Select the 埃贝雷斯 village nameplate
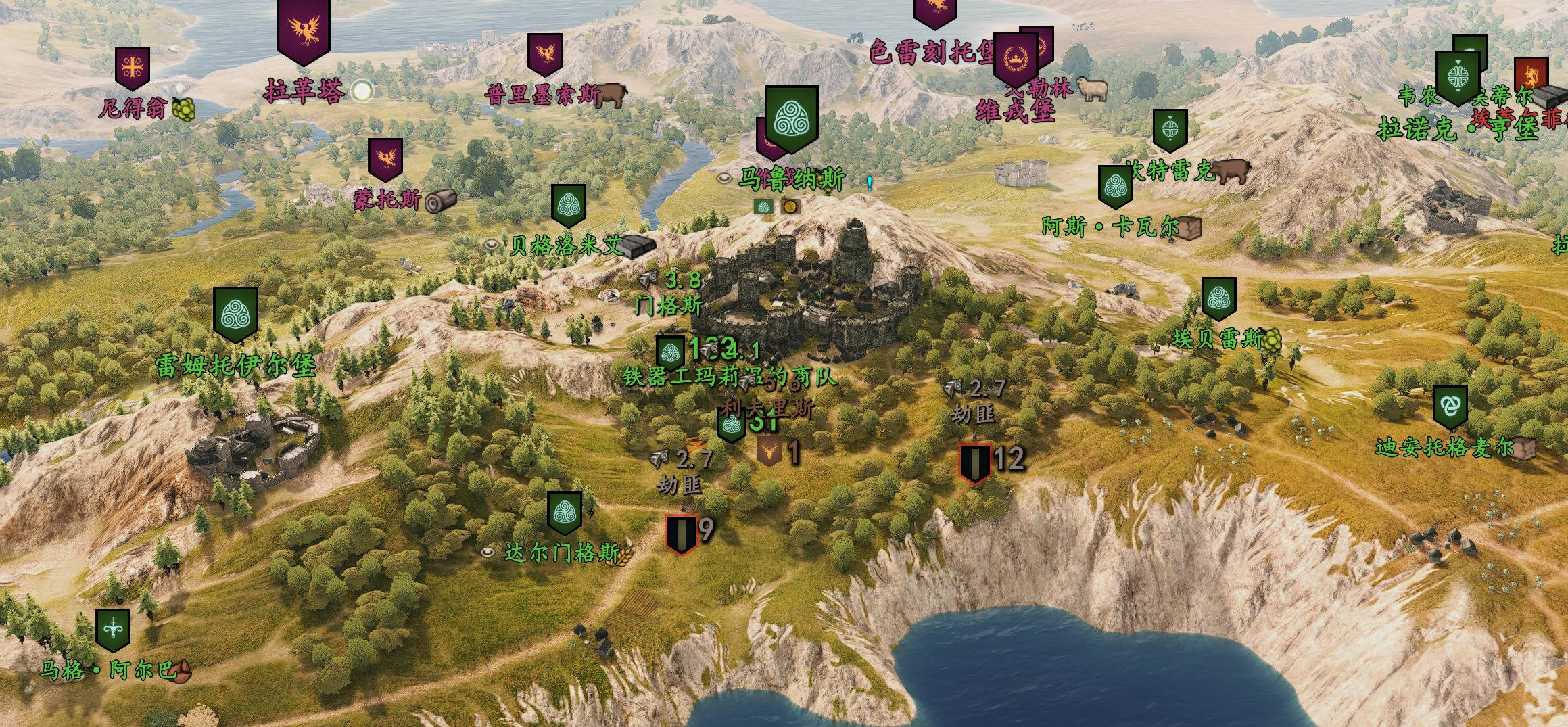The image size is (1568, 727). pyautogui.click(x=1218, y=339)
